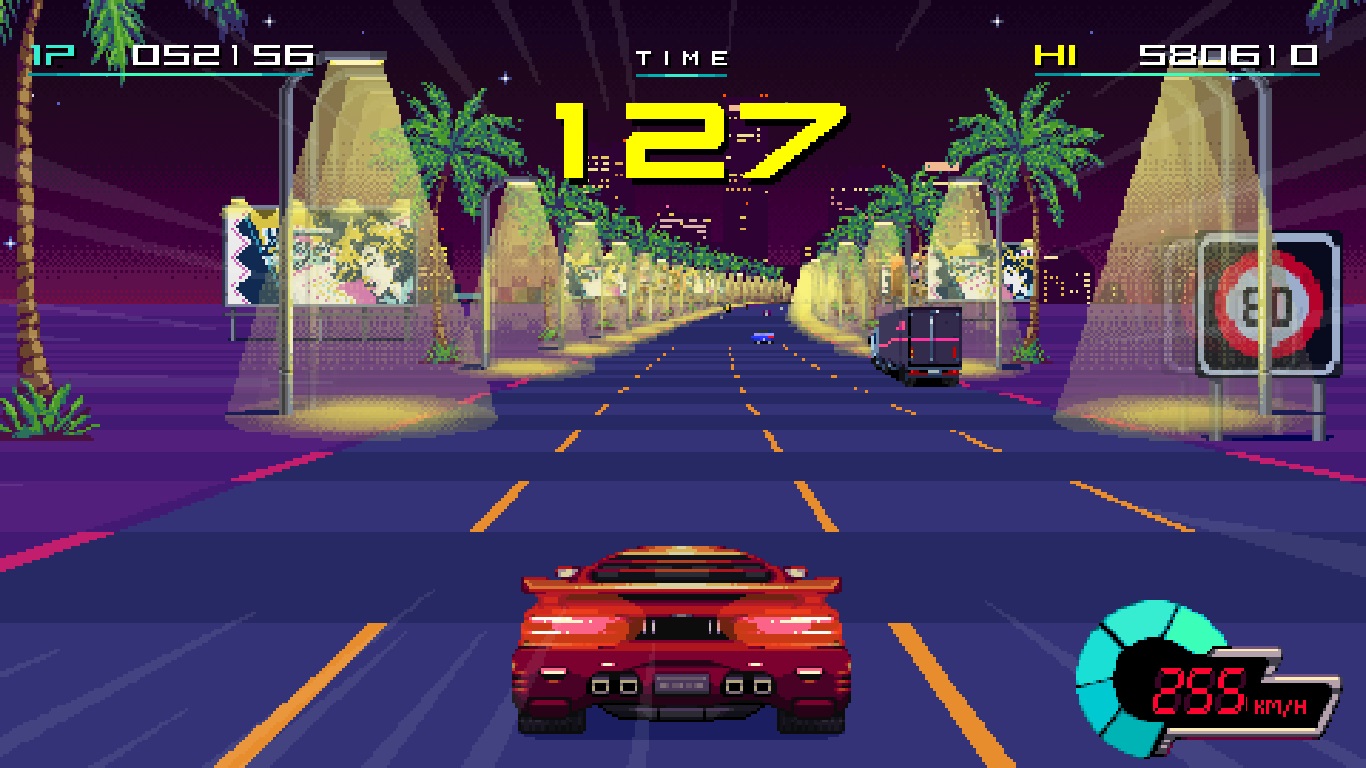1366x768 pixels.
Task: Click the tall leftmost palm tree
Action: [x=30, y=200]
